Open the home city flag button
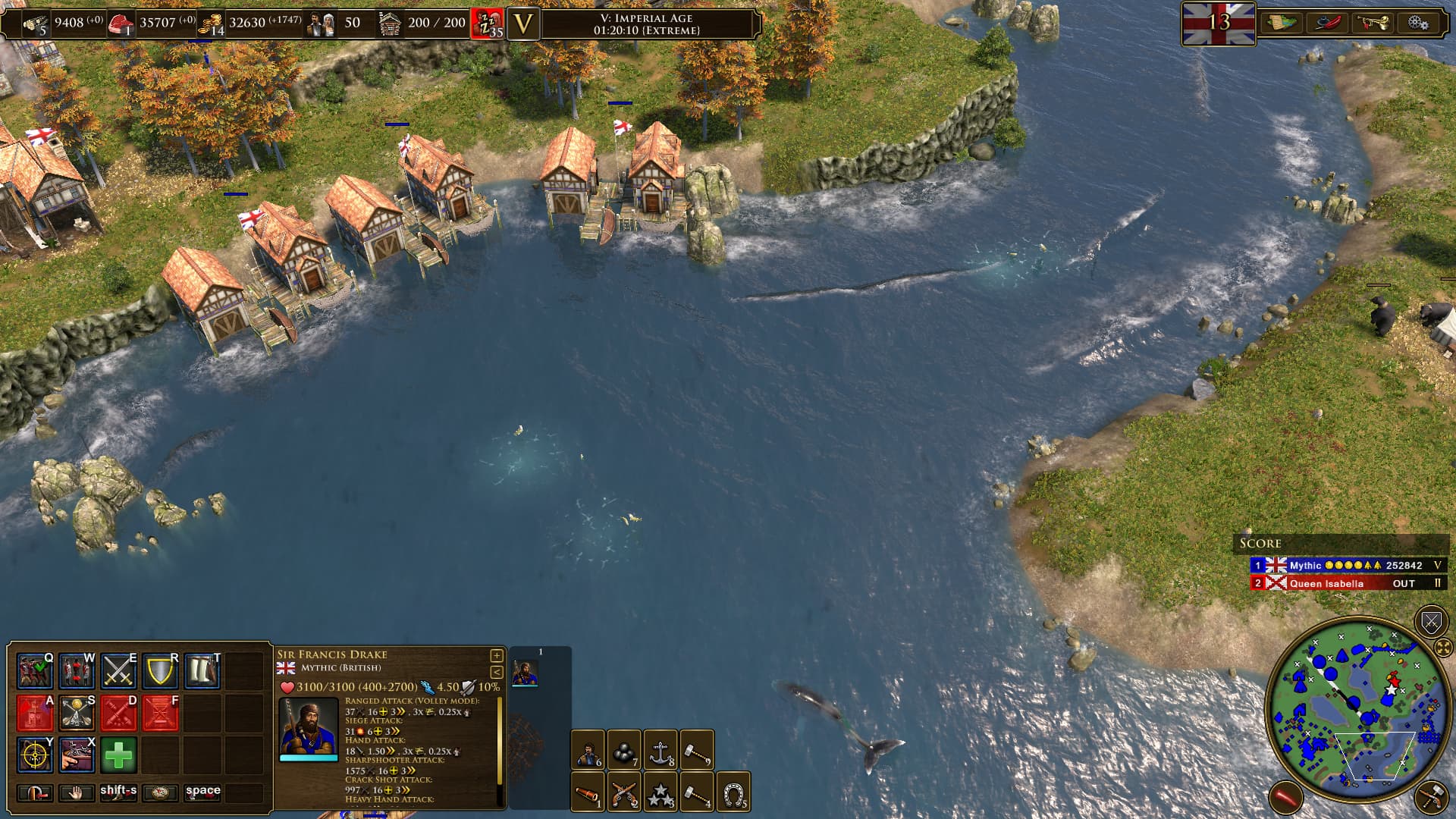The image size is (1456, 819). (1218, 23)
